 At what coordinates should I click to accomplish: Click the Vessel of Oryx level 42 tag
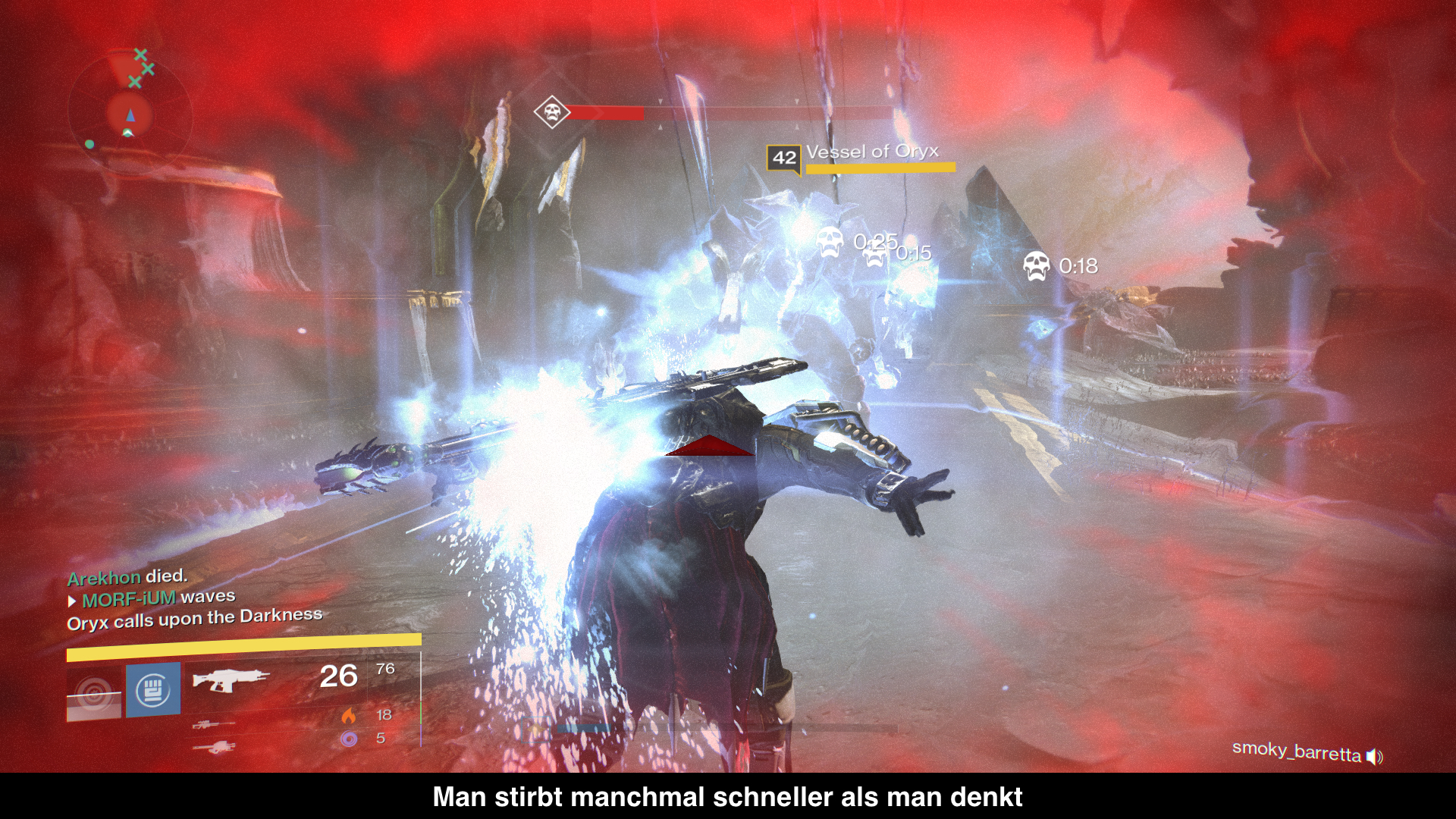[x=783, y=158]
